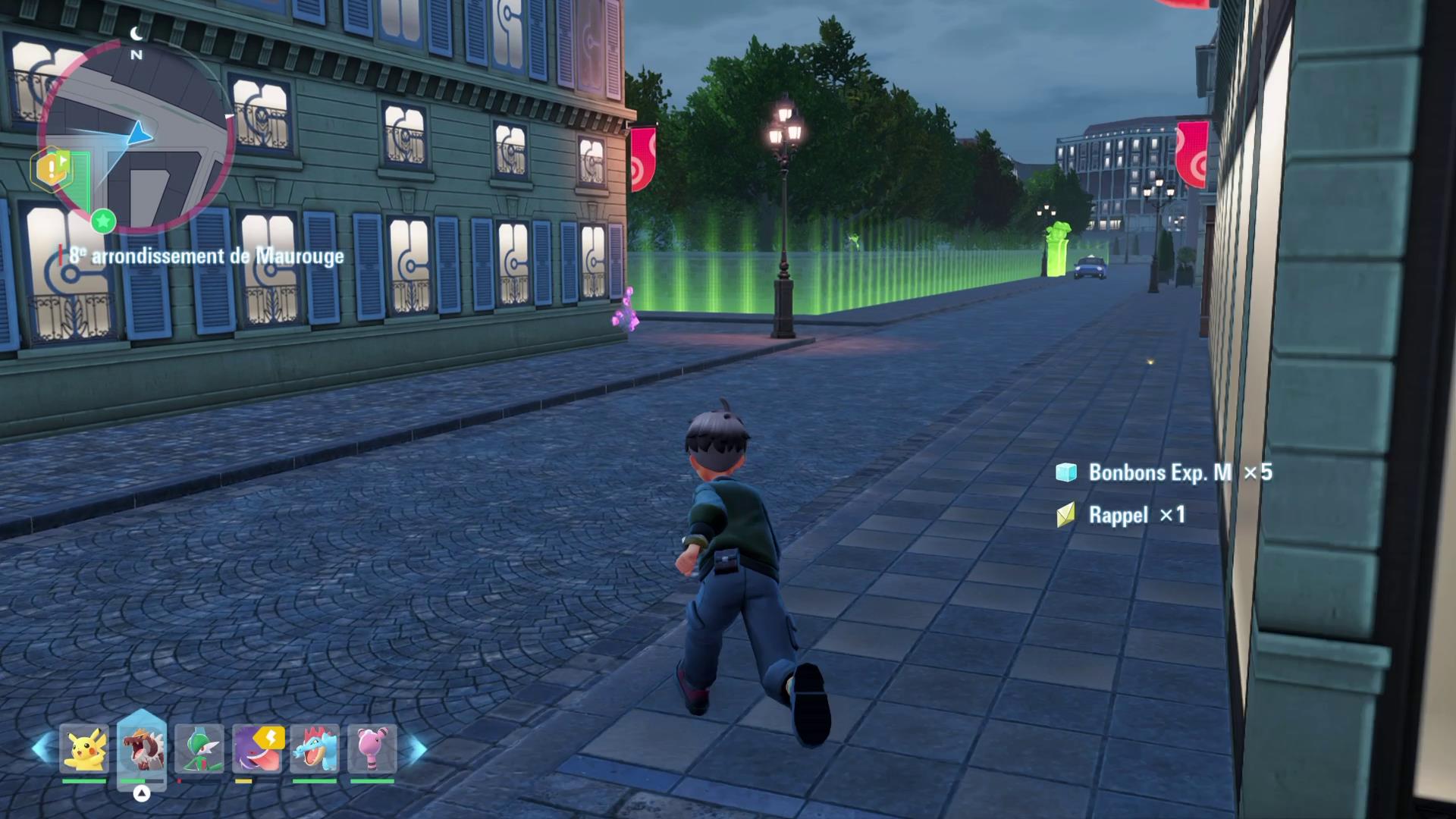Click the orange exclamation quest marker

click(x=50, y=168)
